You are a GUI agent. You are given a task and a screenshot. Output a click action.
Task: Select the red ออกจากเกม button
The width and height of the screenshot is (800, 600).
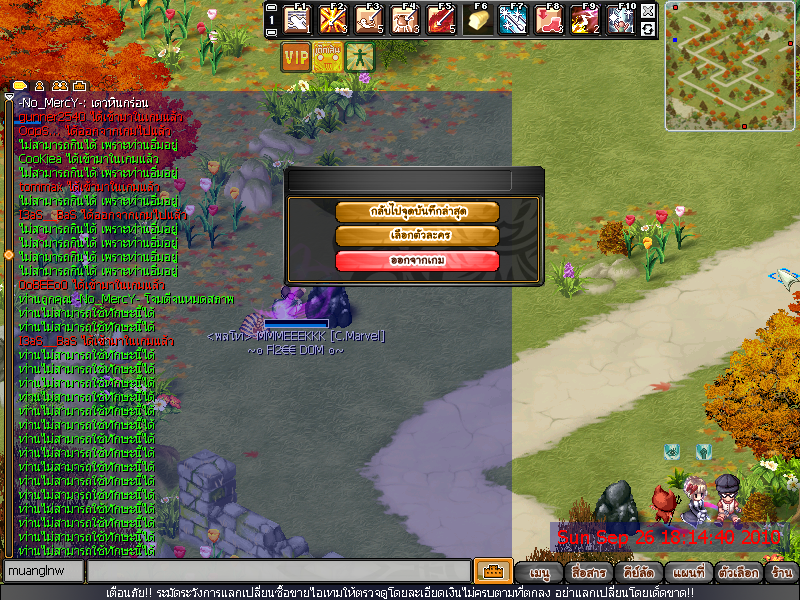417,261
